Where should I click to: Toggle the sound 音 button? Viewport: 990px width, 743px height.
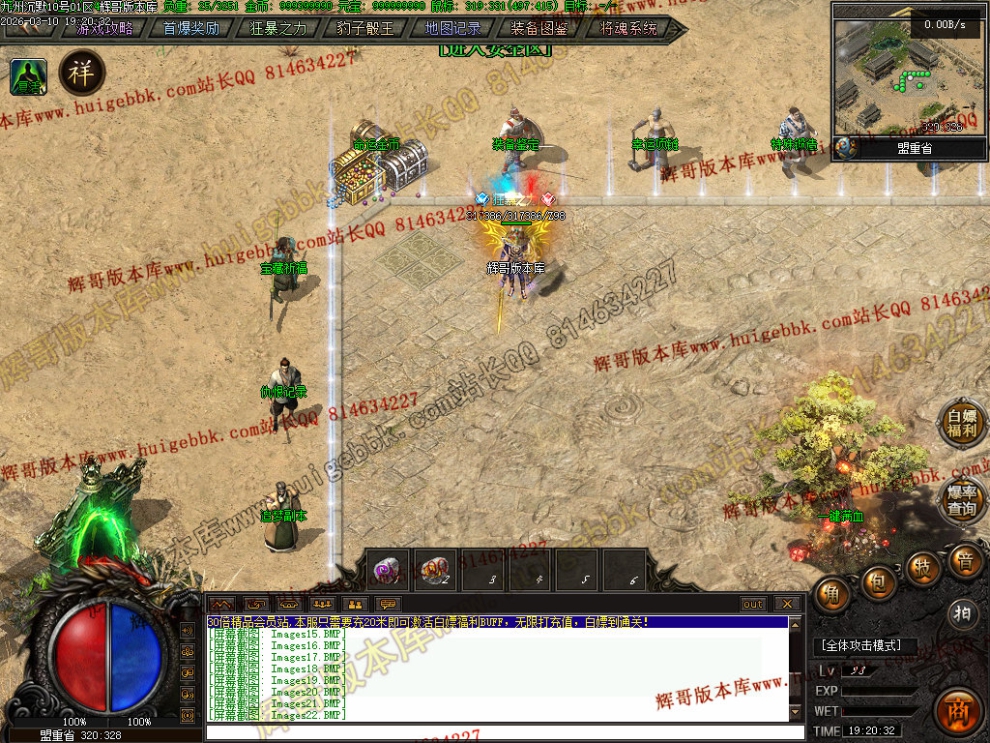pyautogui.click(x=965, y=561)
